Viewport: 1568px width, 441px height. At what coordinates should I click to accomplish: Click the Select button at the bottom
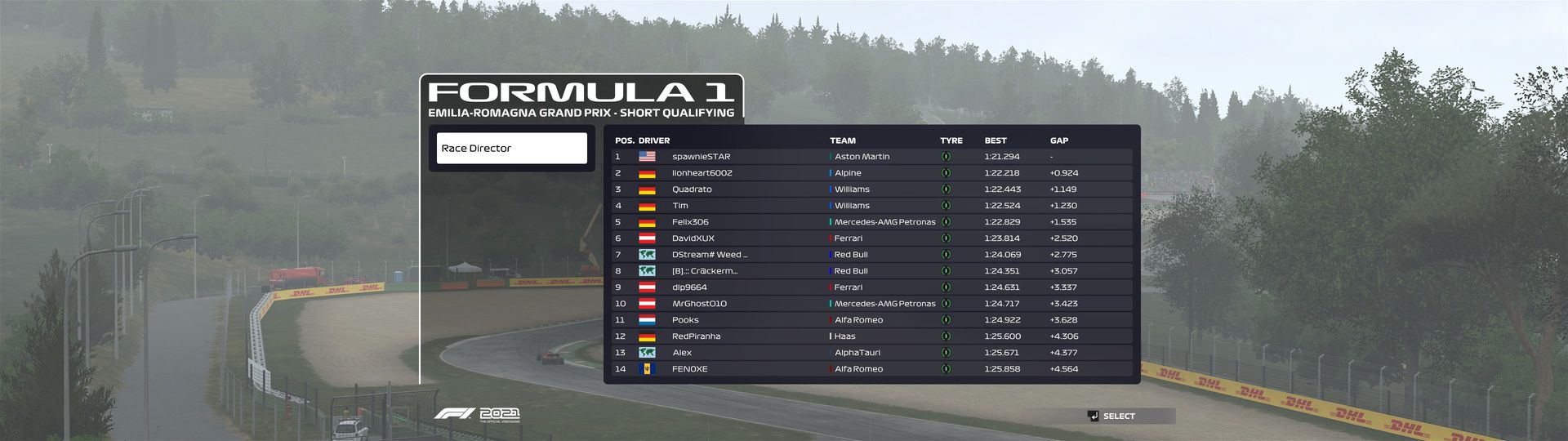1117,416
